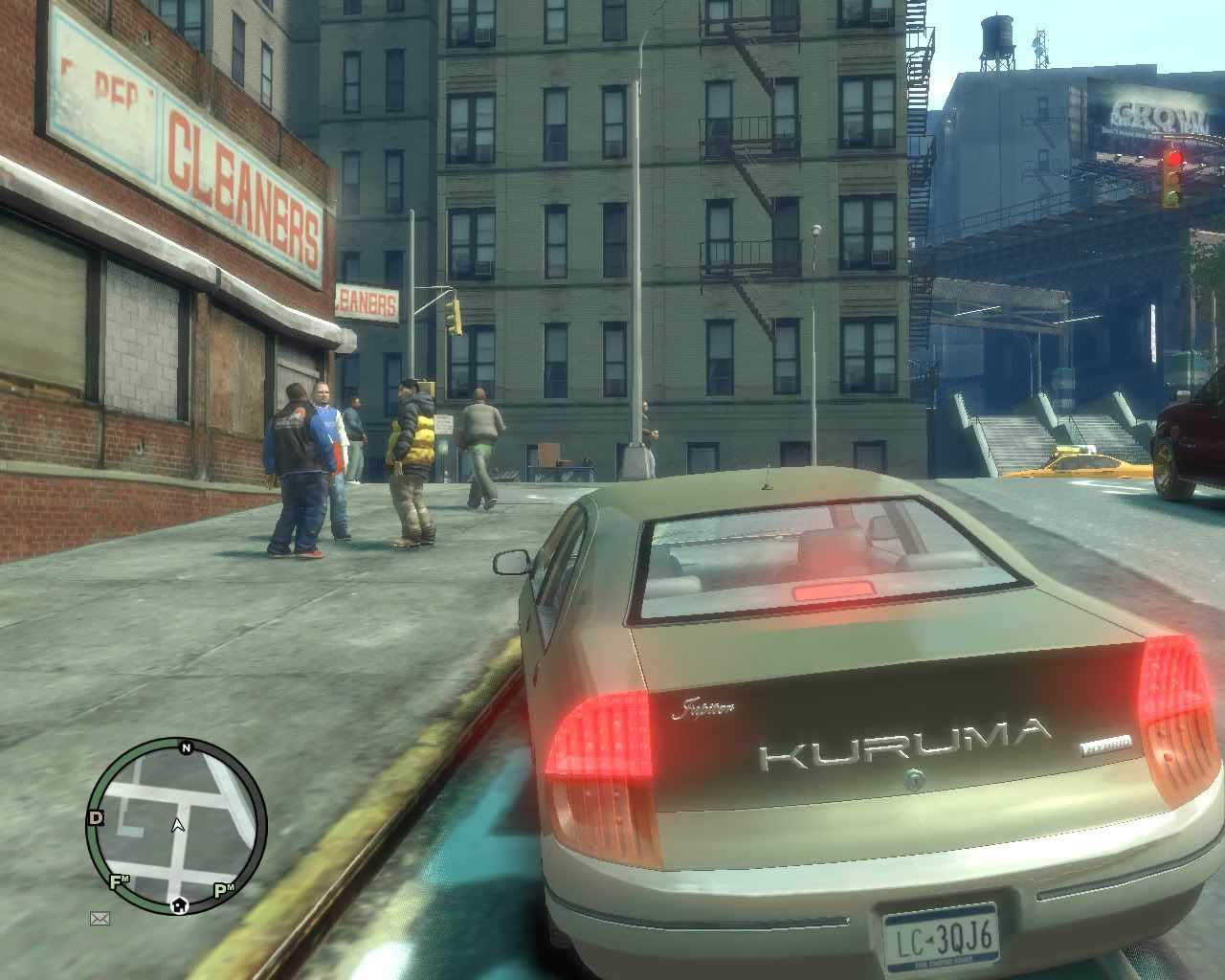Viewport: 1225px width, 980px height.
Task: Open the envelope message icon
Action: coord(100,919)
